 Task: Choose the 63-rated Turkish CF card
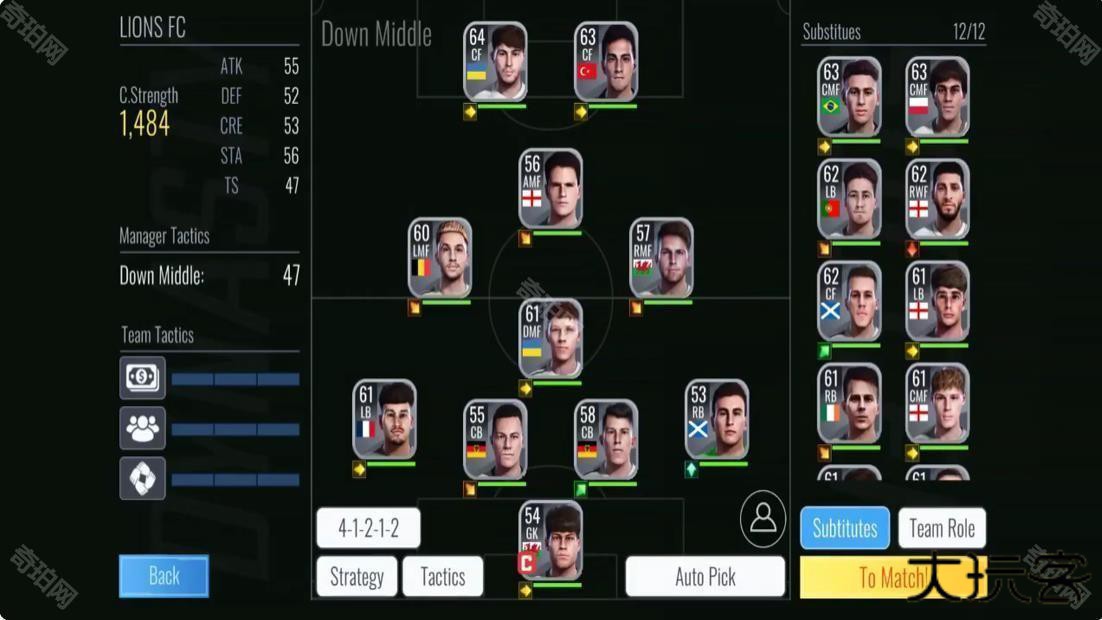pos(606,62)
